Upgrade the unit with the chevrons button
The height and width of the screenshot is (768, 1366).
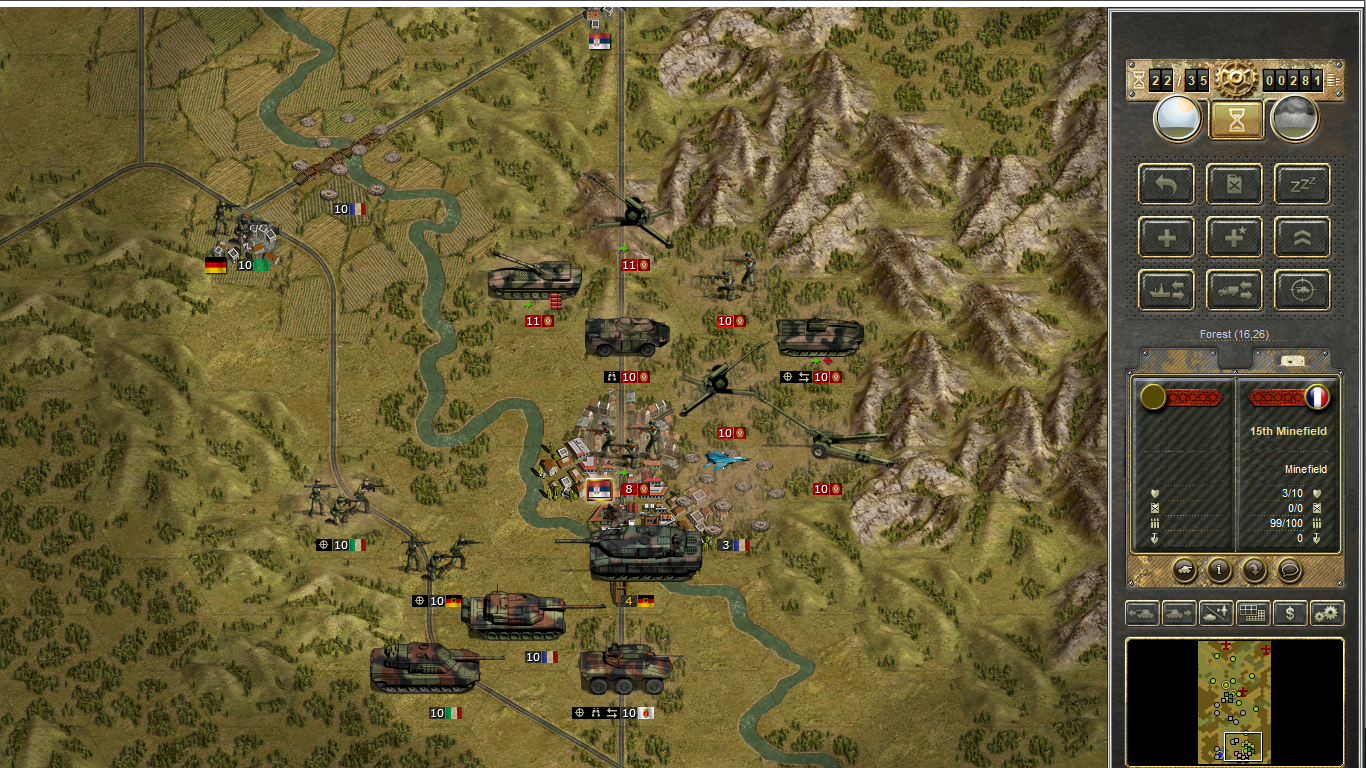coord(1302,238)
